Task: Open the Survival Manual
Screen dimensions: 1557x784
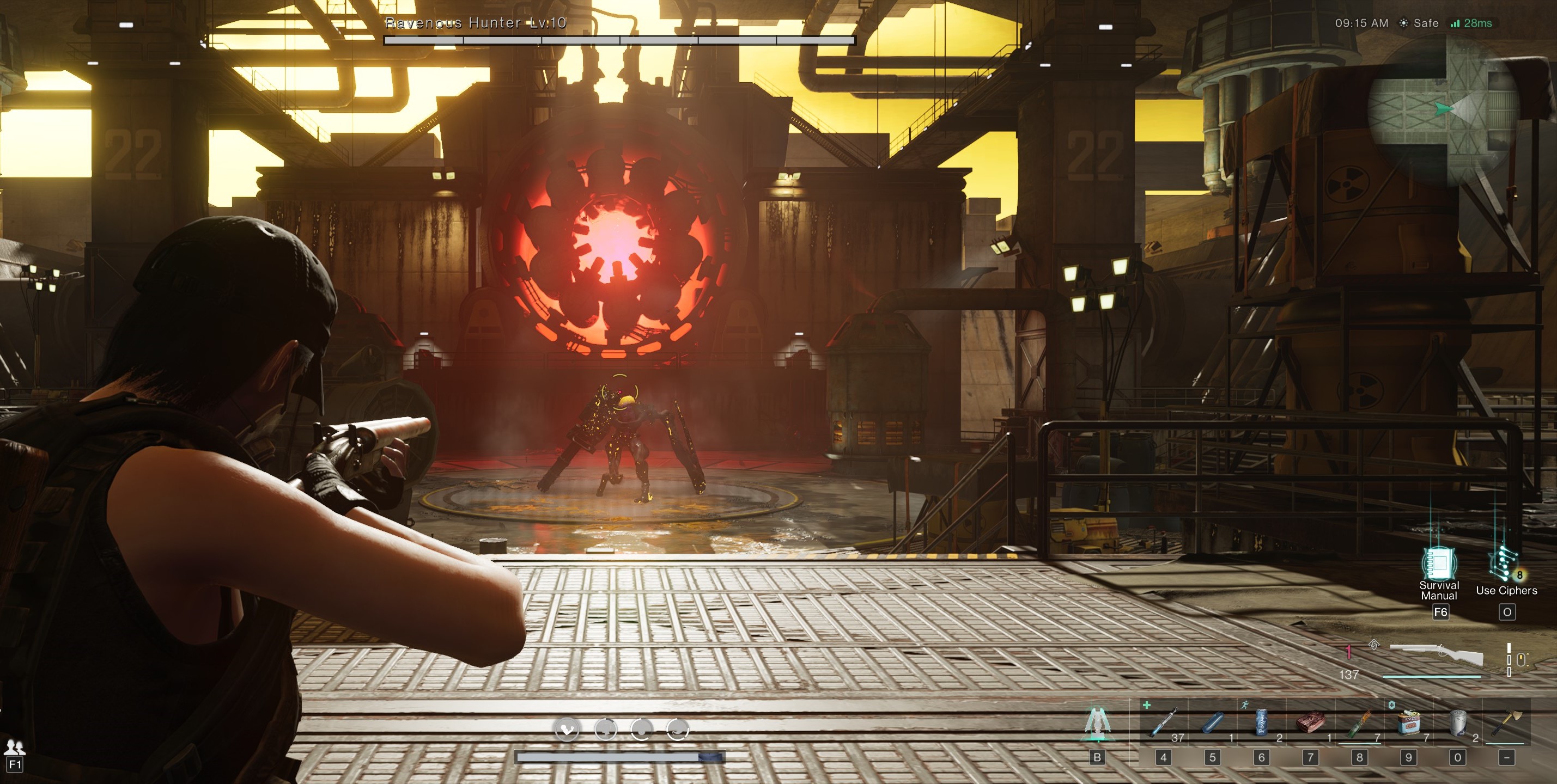Action: pyautogui.click(x=1439, y=564)
